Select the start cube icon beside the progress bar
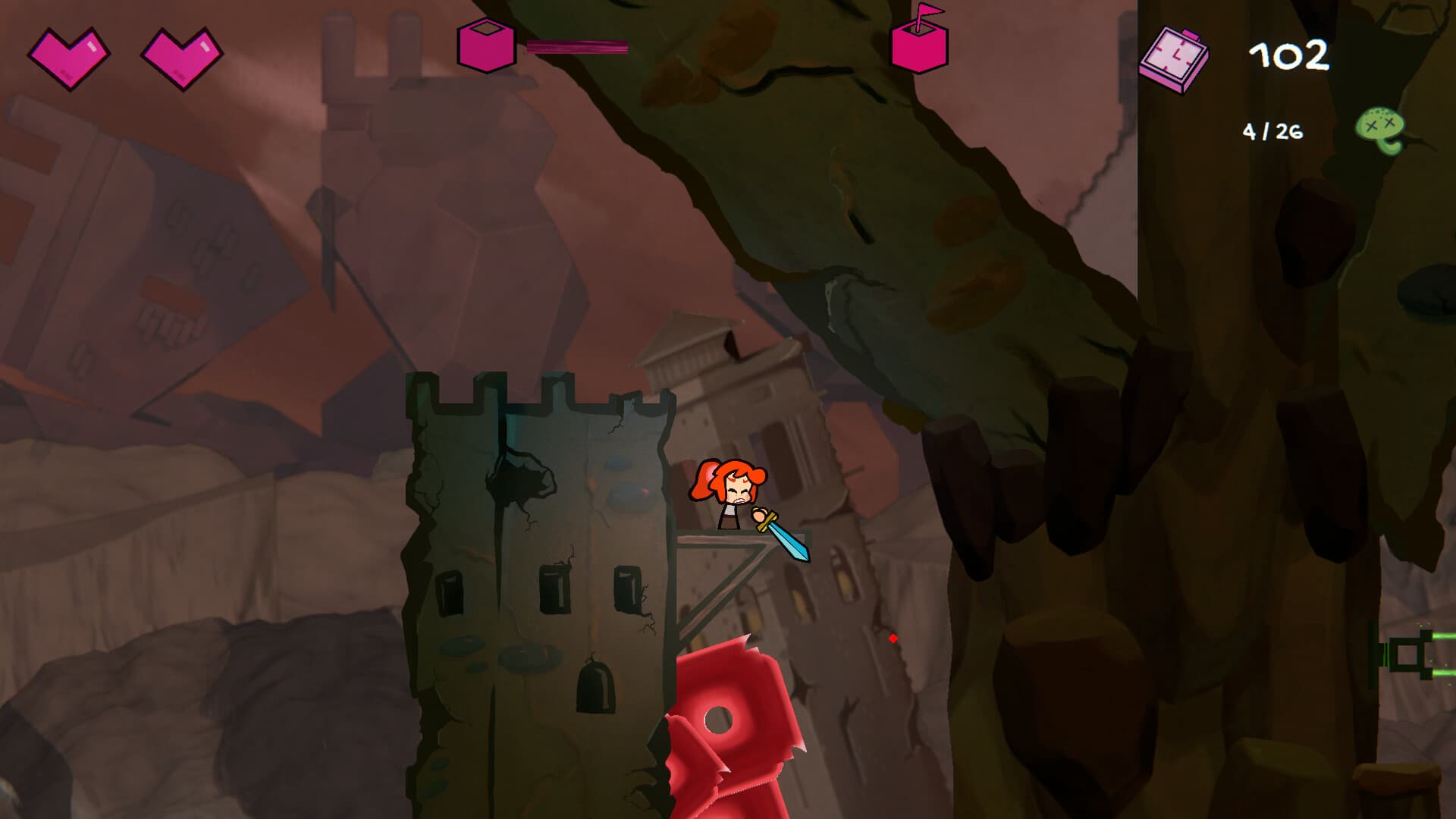 point(485,45)
